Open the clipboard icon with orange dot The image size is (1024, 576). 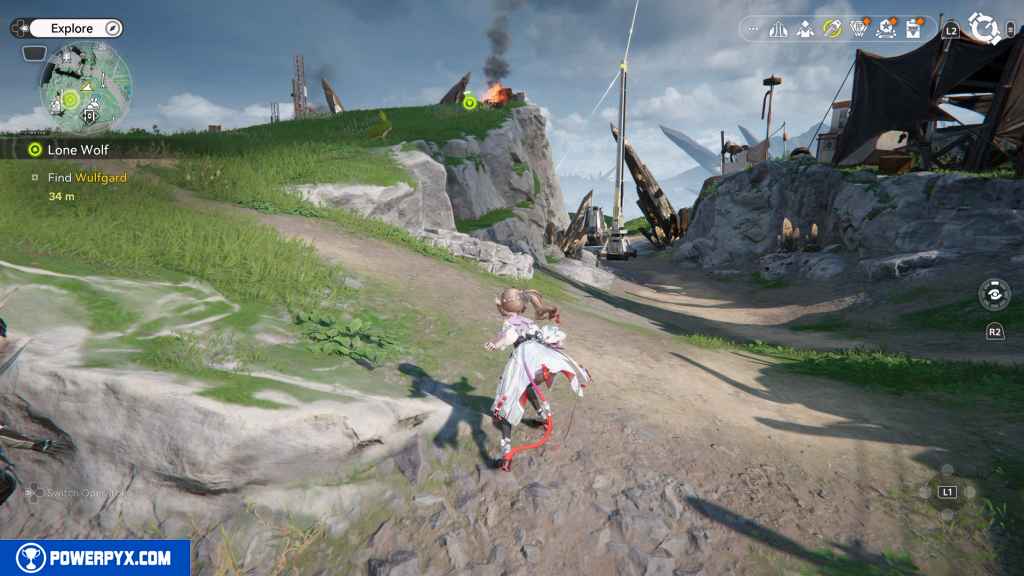coord(912,29)
